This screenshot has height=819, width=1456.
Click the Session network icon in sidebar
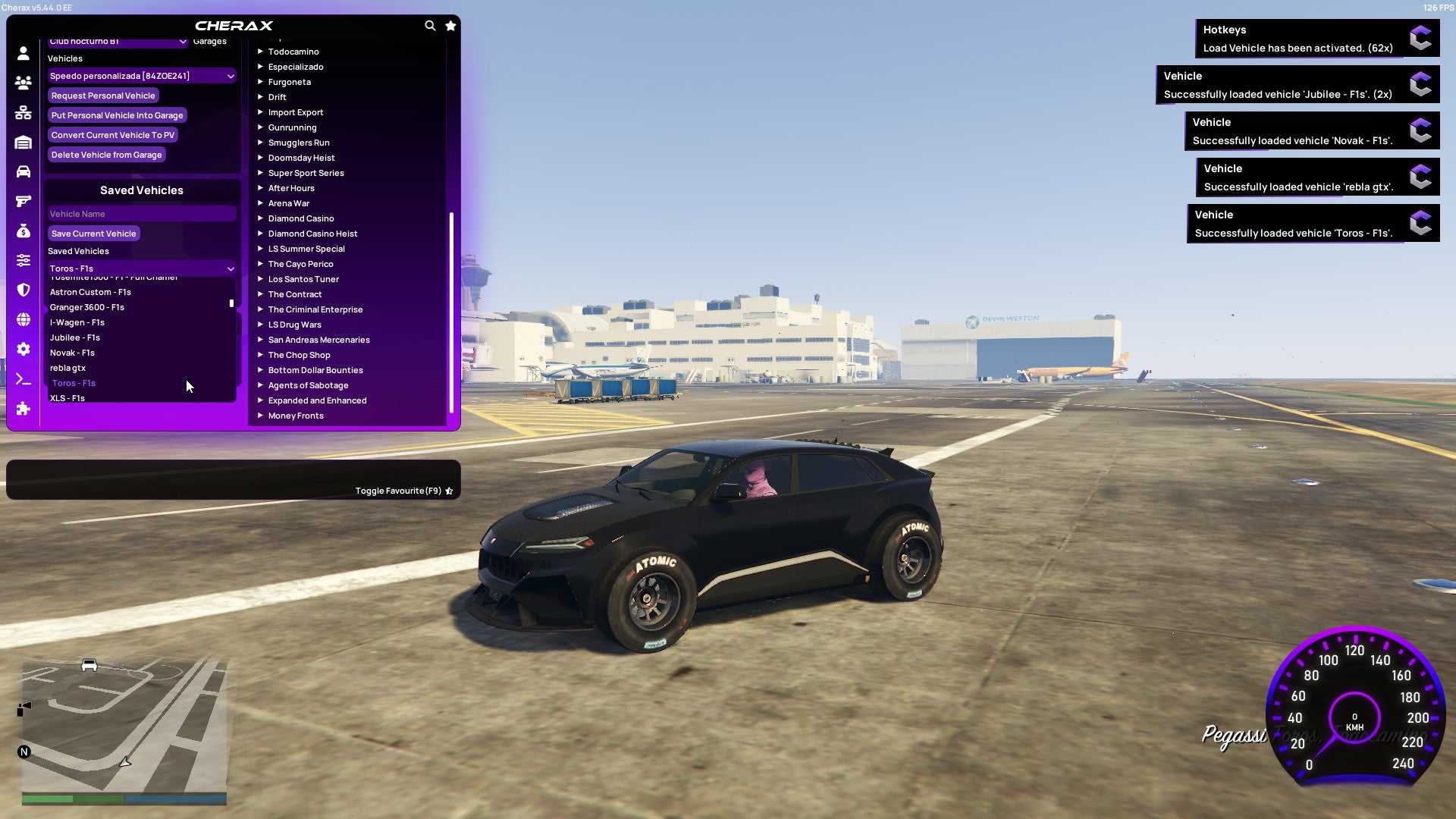click(23, 112)
